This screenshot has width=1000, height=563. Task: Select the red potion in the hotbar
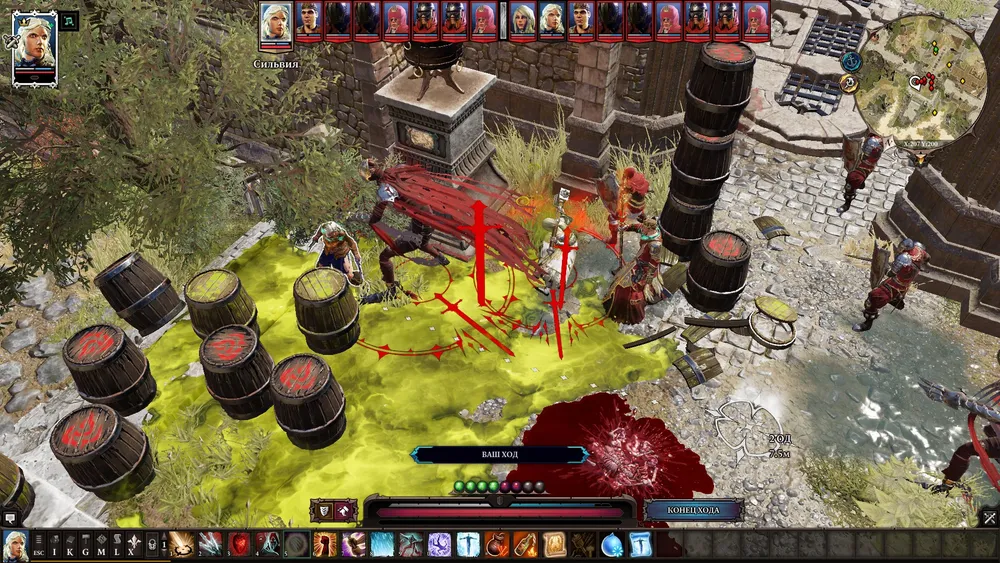coord(497,545)
